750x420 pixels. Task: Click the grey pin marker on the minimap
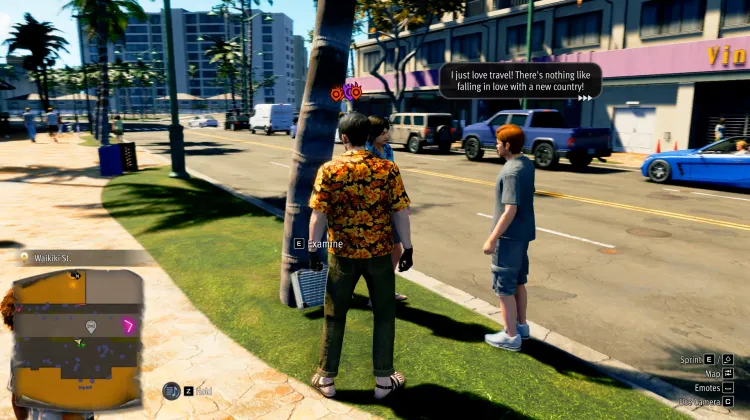(x=91, y=326)
